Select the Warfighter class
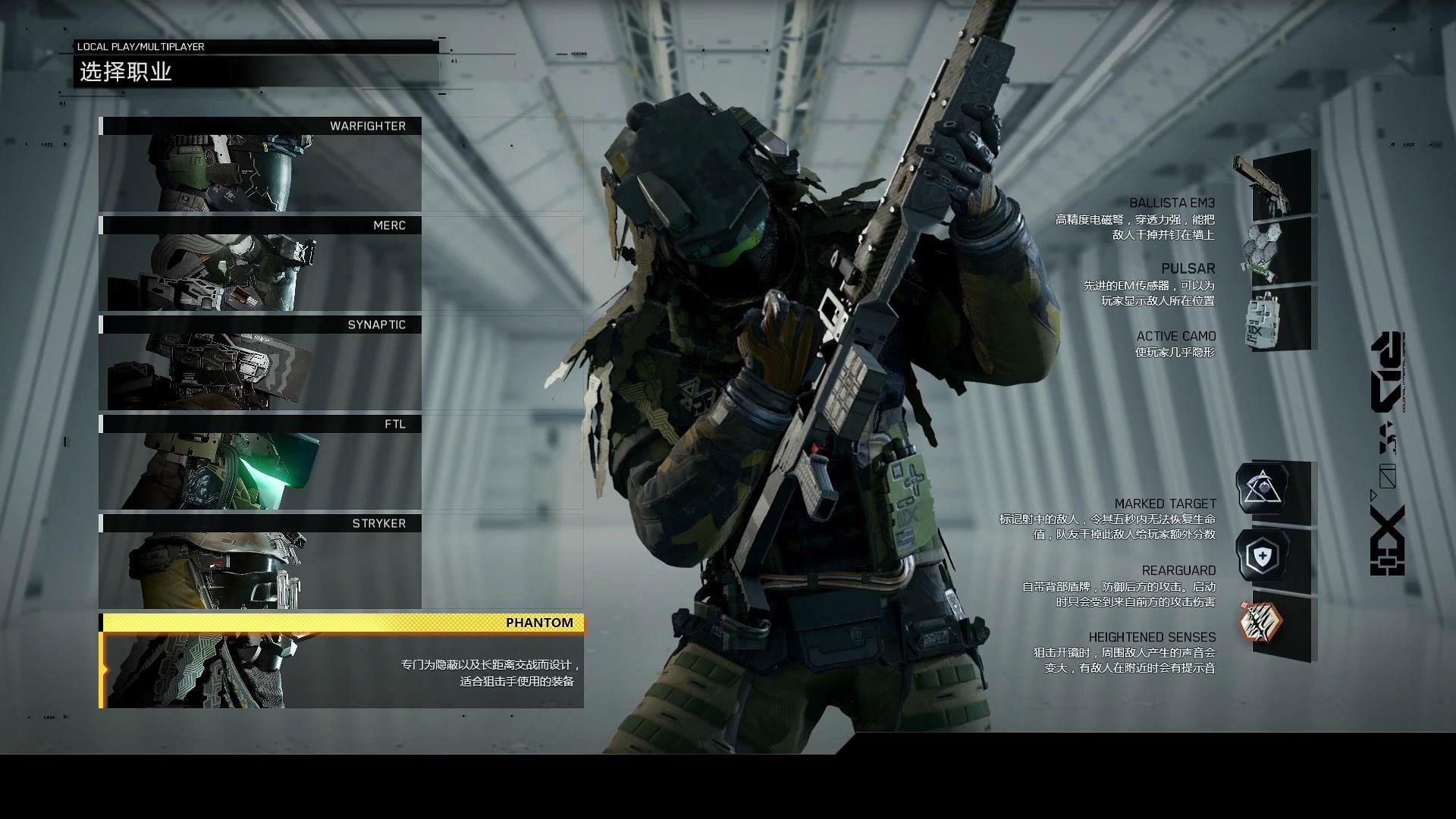The image size is (1456, 819). click(260, 165)
